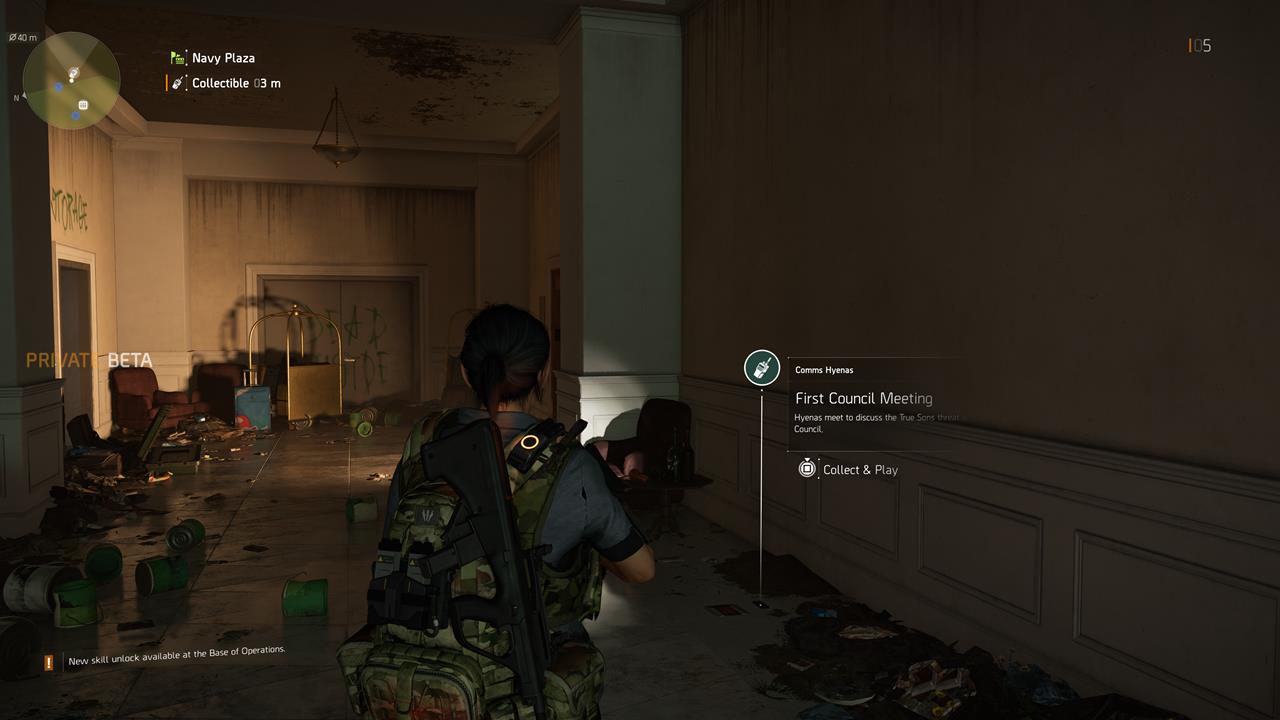Click the Hyenas meeting description text
1280x720 pixels.
[878, 423]
